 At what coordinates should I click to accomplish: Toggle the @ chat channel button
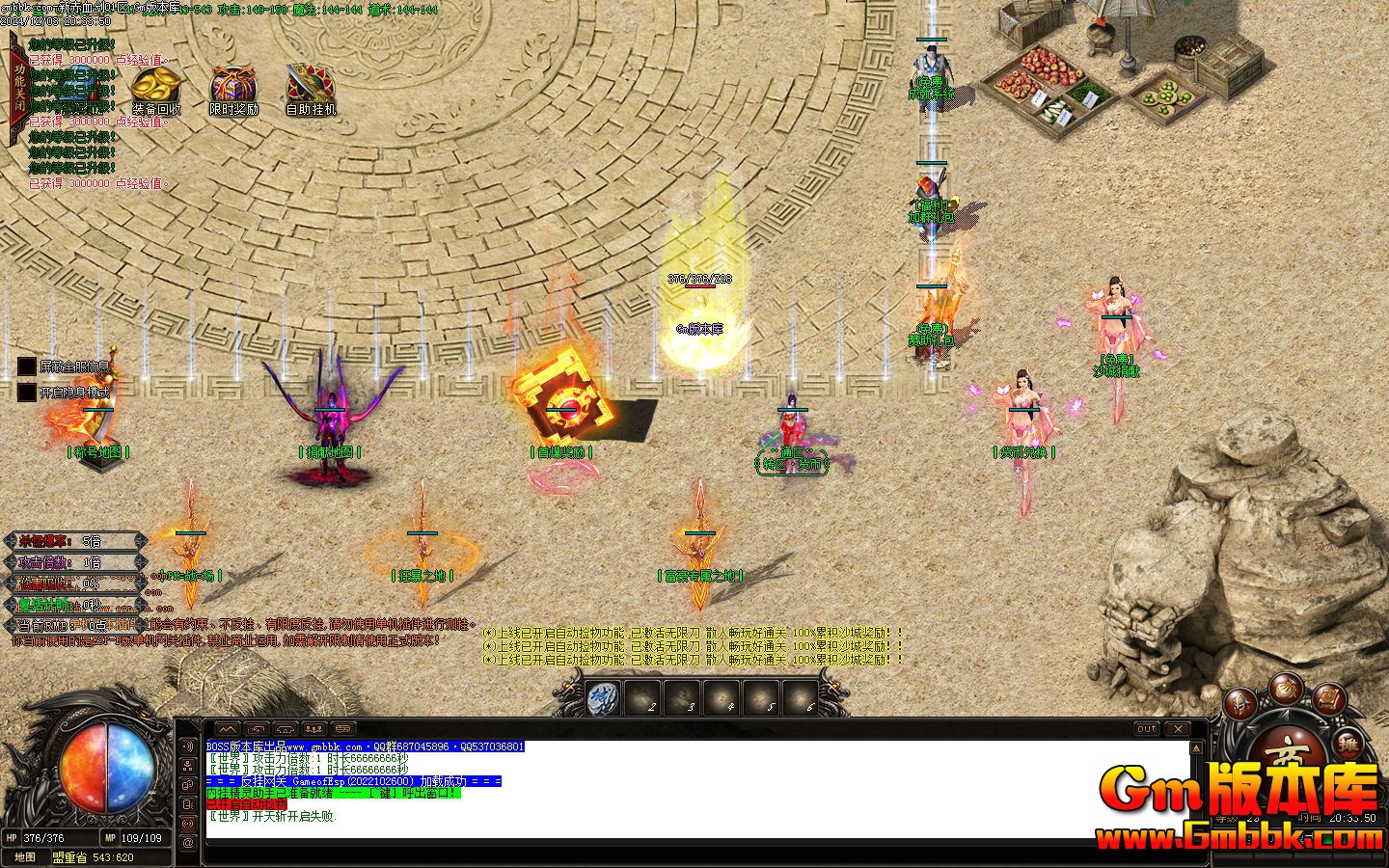[x=187, y=841]
